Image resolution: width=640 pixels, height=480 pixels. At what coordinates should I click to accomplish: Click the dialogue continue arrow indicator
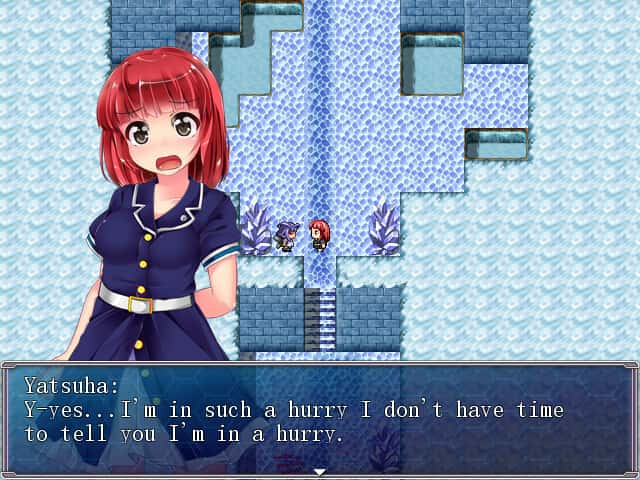point(320,471)
